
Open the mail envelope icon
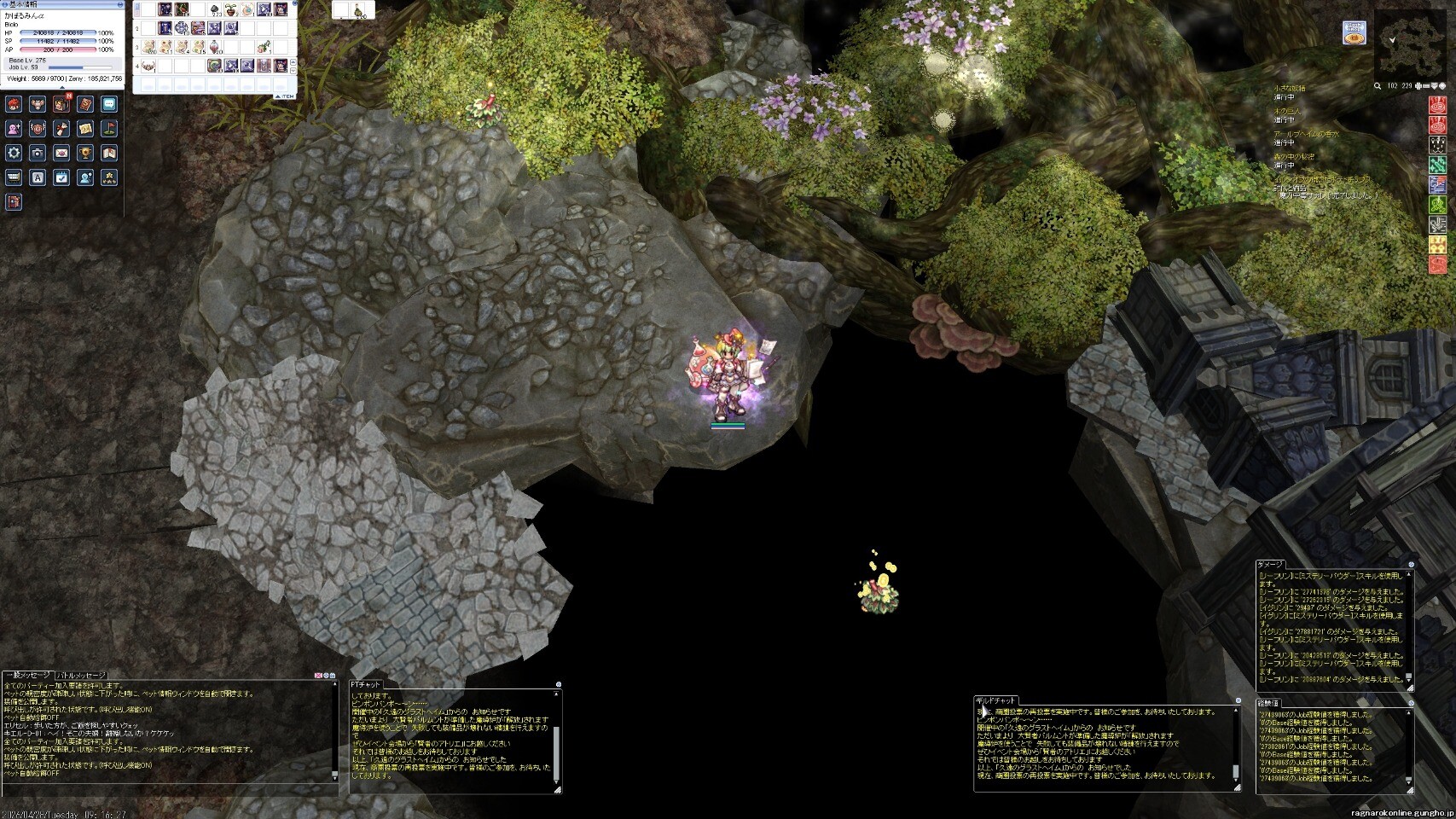click(61, 153)
